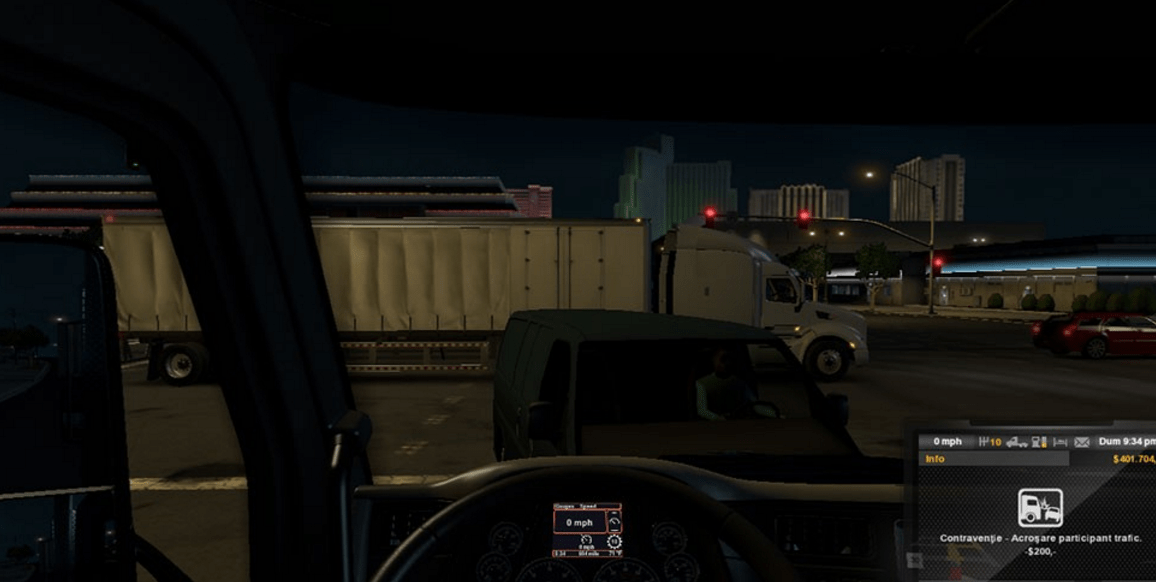Select the tow truck damage icon
1156x582 pixels.
click(x=1016, y=441)
